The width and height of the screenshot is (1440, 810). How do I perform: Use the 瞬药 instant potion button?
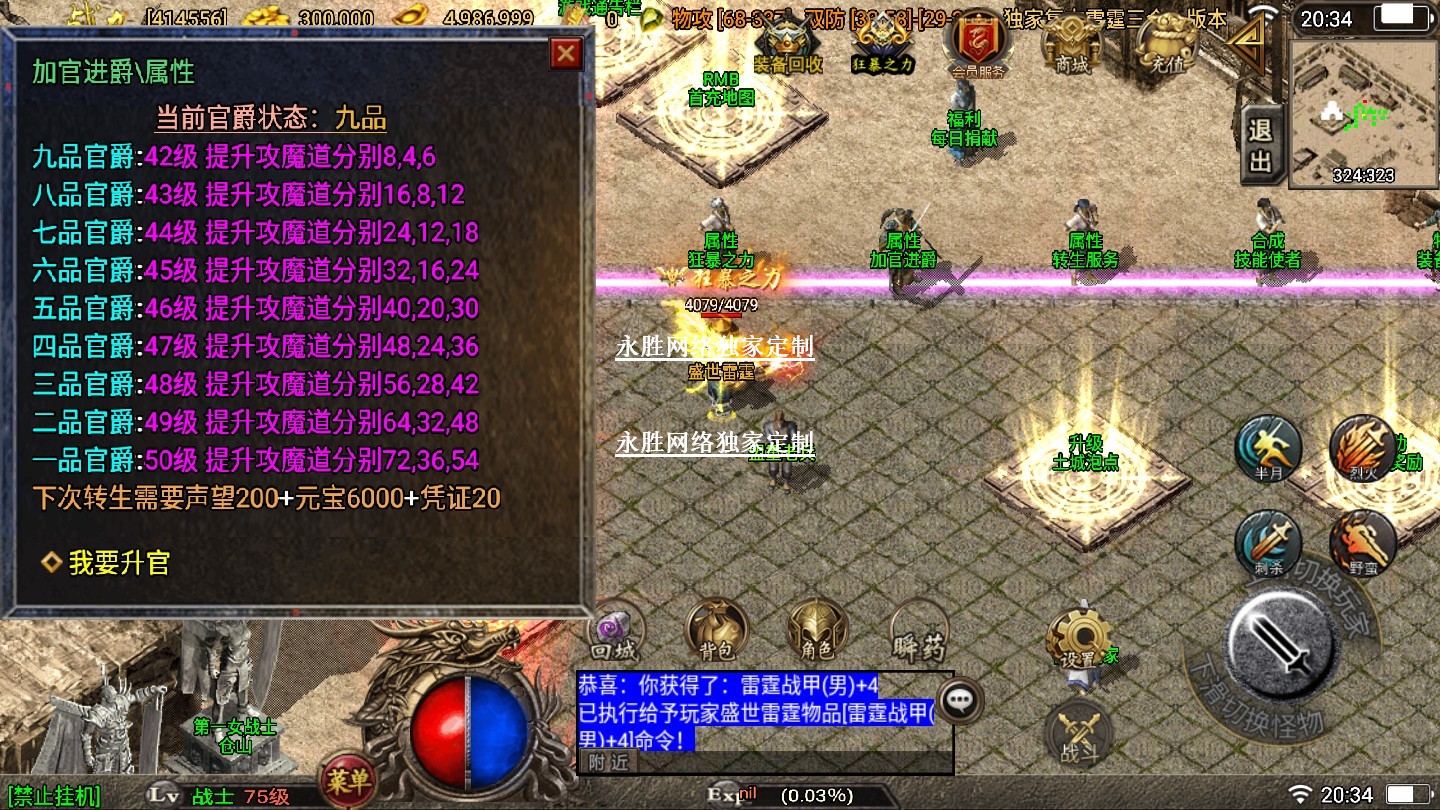click(918, 632)
